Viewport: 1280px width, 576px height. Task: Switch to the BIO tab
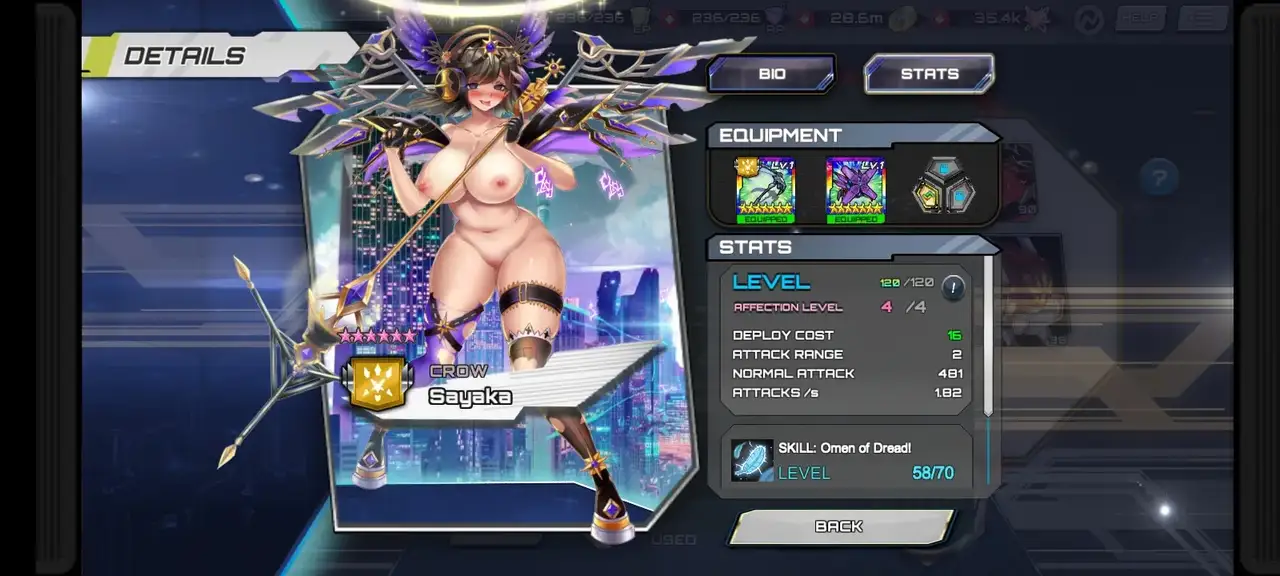771,74
